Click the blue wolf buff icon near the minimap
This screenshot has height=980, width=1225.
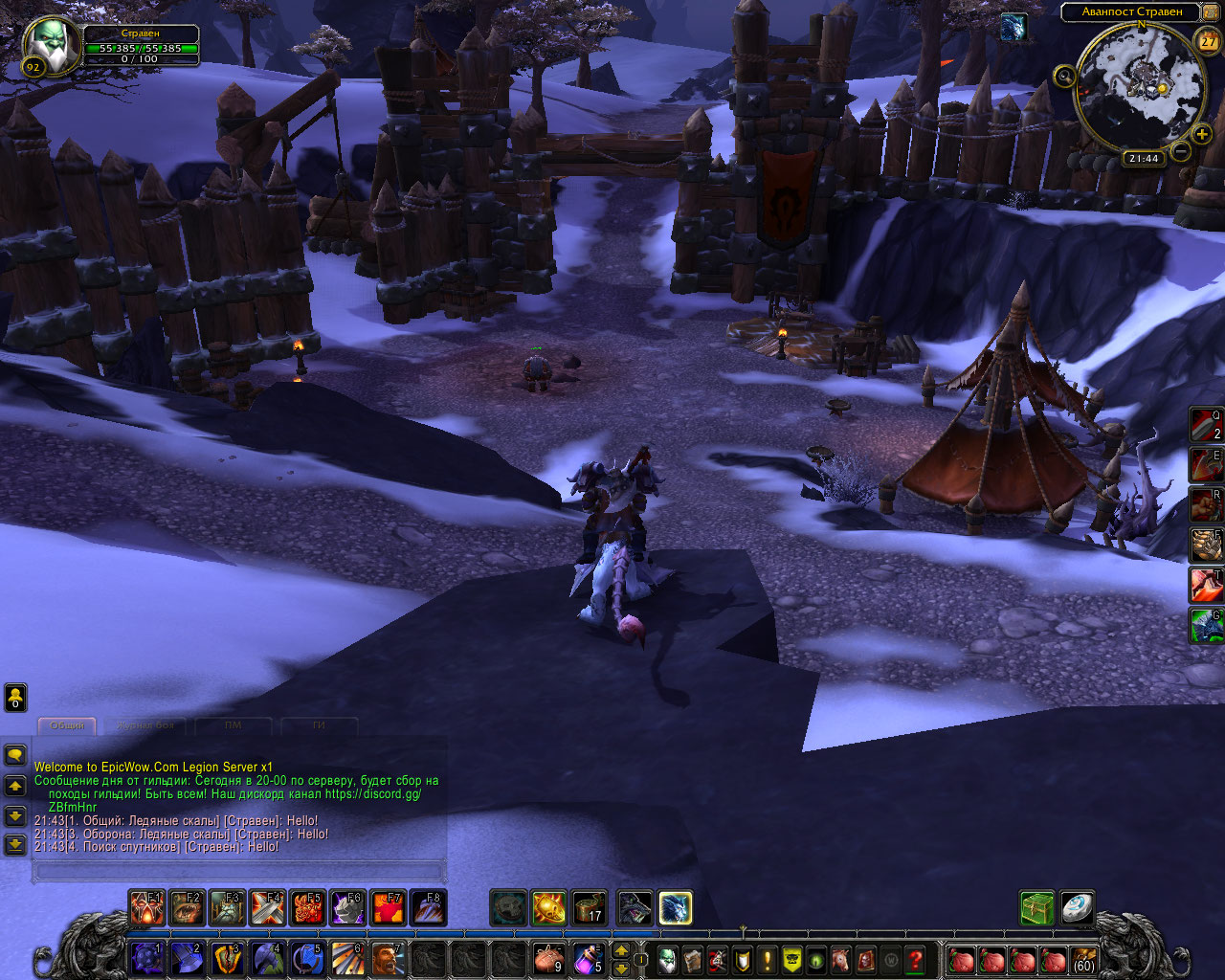click(1013, 28)
